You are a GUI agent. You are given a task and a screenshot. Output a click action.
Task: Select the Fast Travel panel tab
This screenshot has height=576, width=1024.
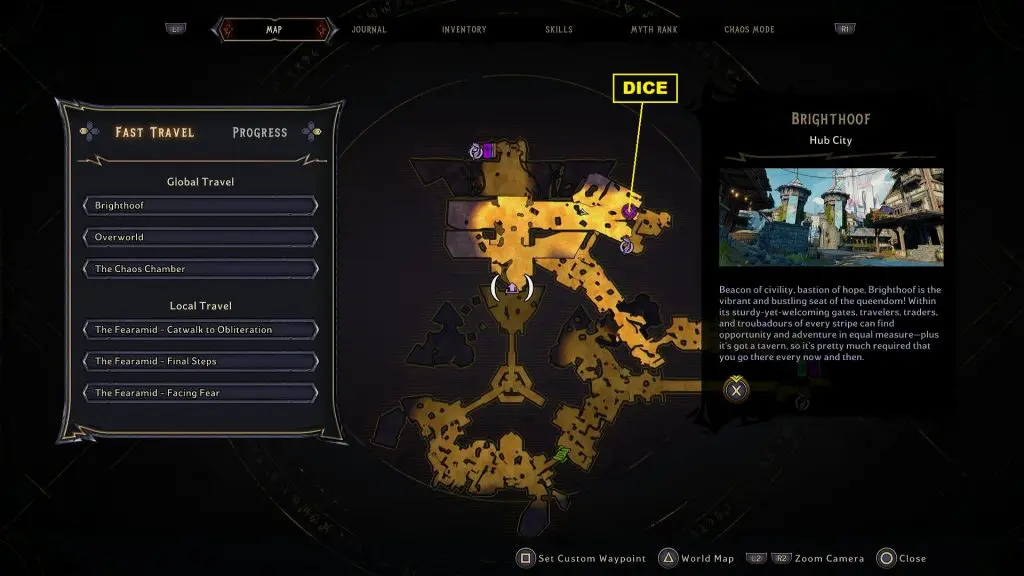click(x=155, y=132)
